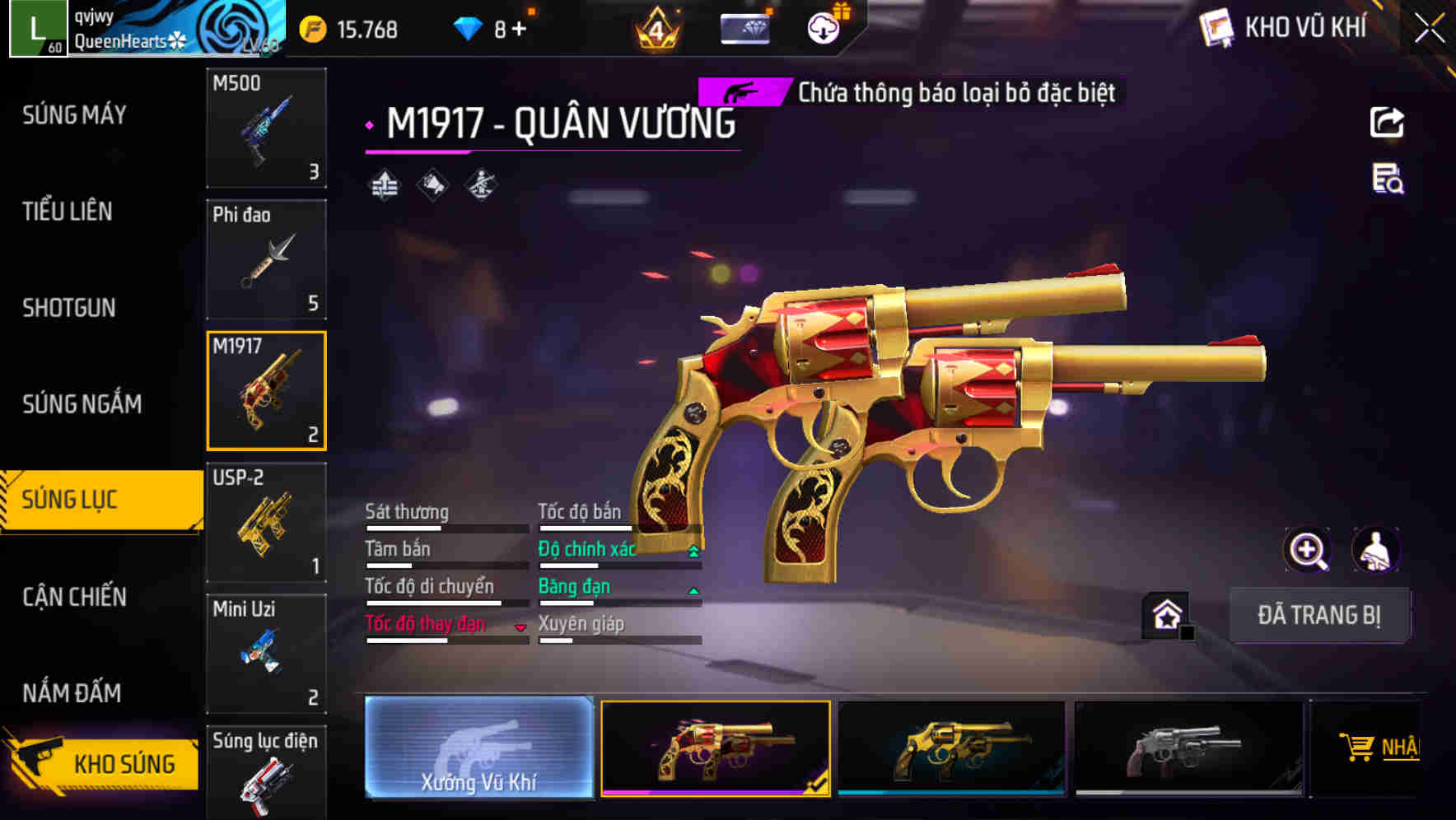
Task: Select the golden M1917 skin thumbnail
Action: [717, 748]
